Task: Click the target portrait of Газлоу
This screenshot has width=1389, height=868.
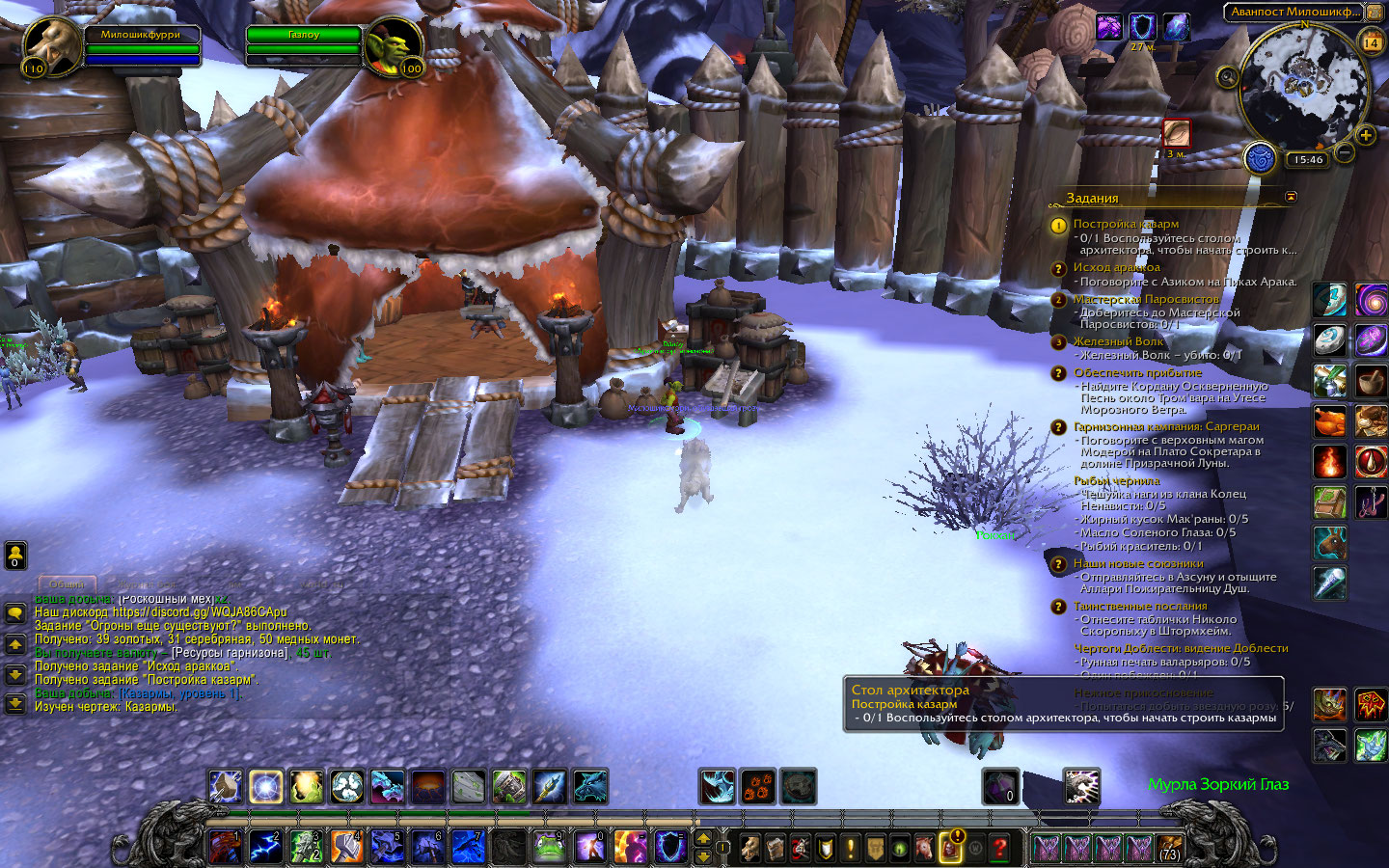Action: tap(394, 45)
